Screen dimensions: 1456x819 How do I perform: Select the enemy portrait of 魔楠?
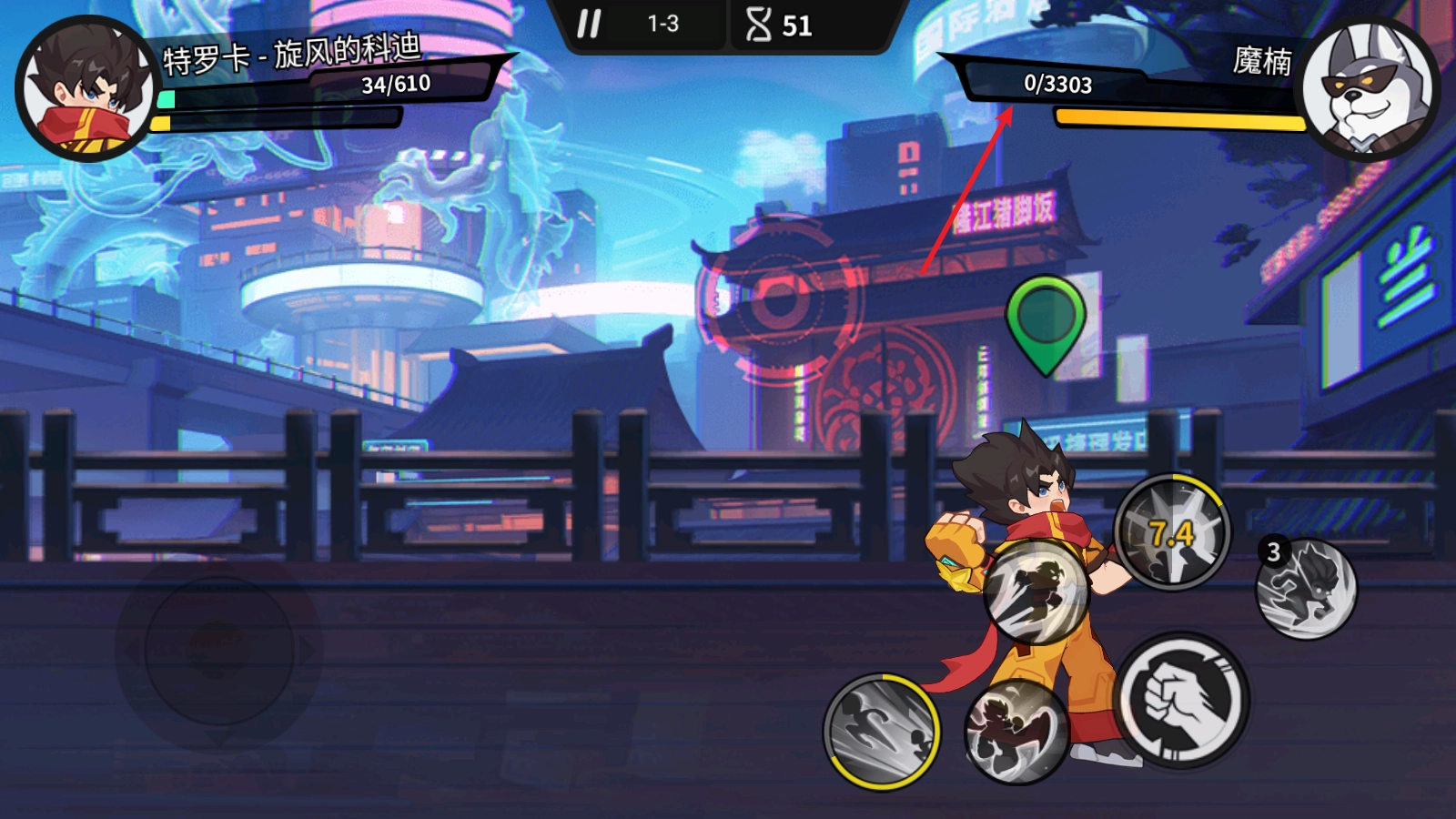(1368, 89)
